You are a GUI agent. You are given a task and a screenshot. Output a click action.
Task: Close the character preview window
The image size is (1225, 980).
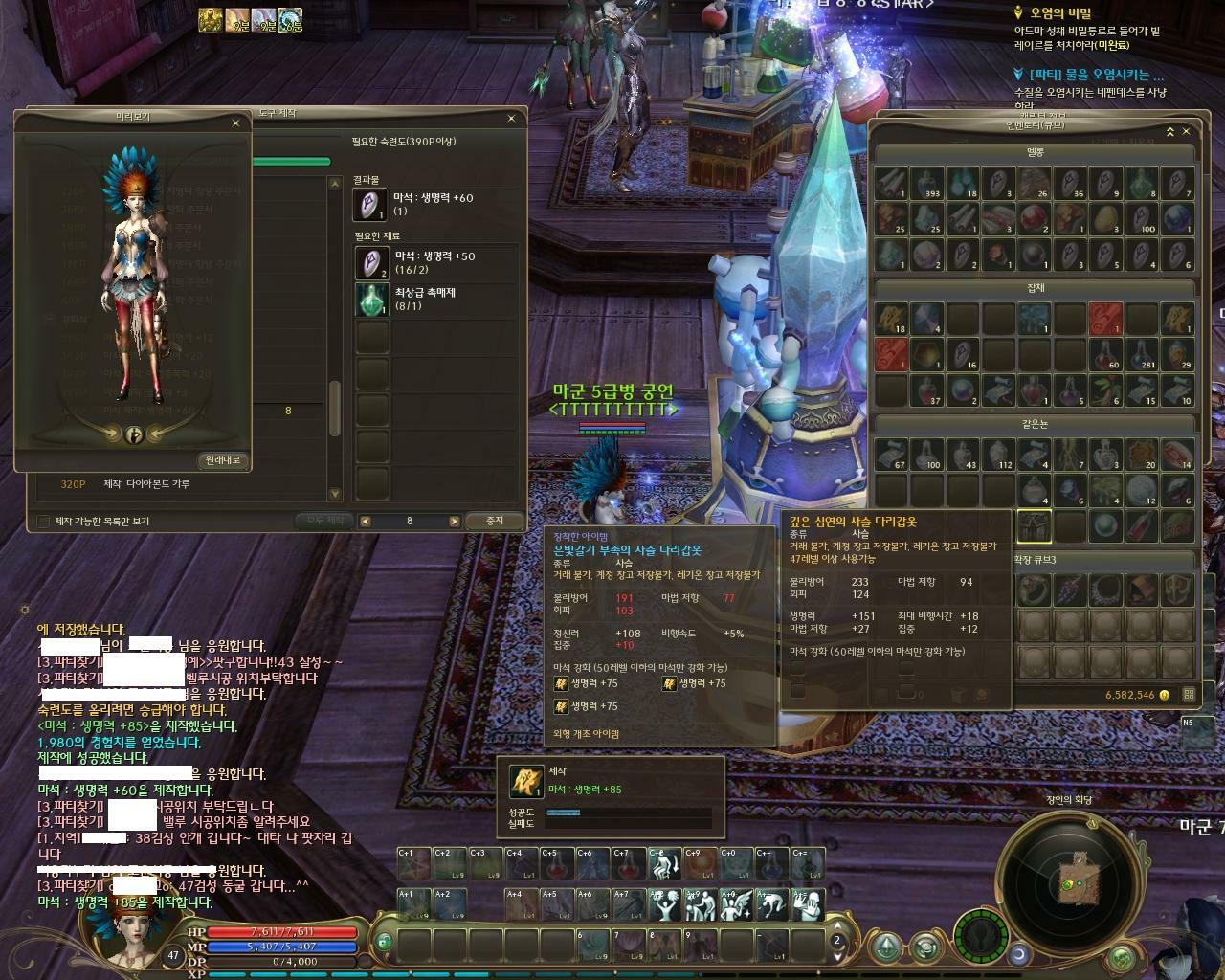point(235,122)
